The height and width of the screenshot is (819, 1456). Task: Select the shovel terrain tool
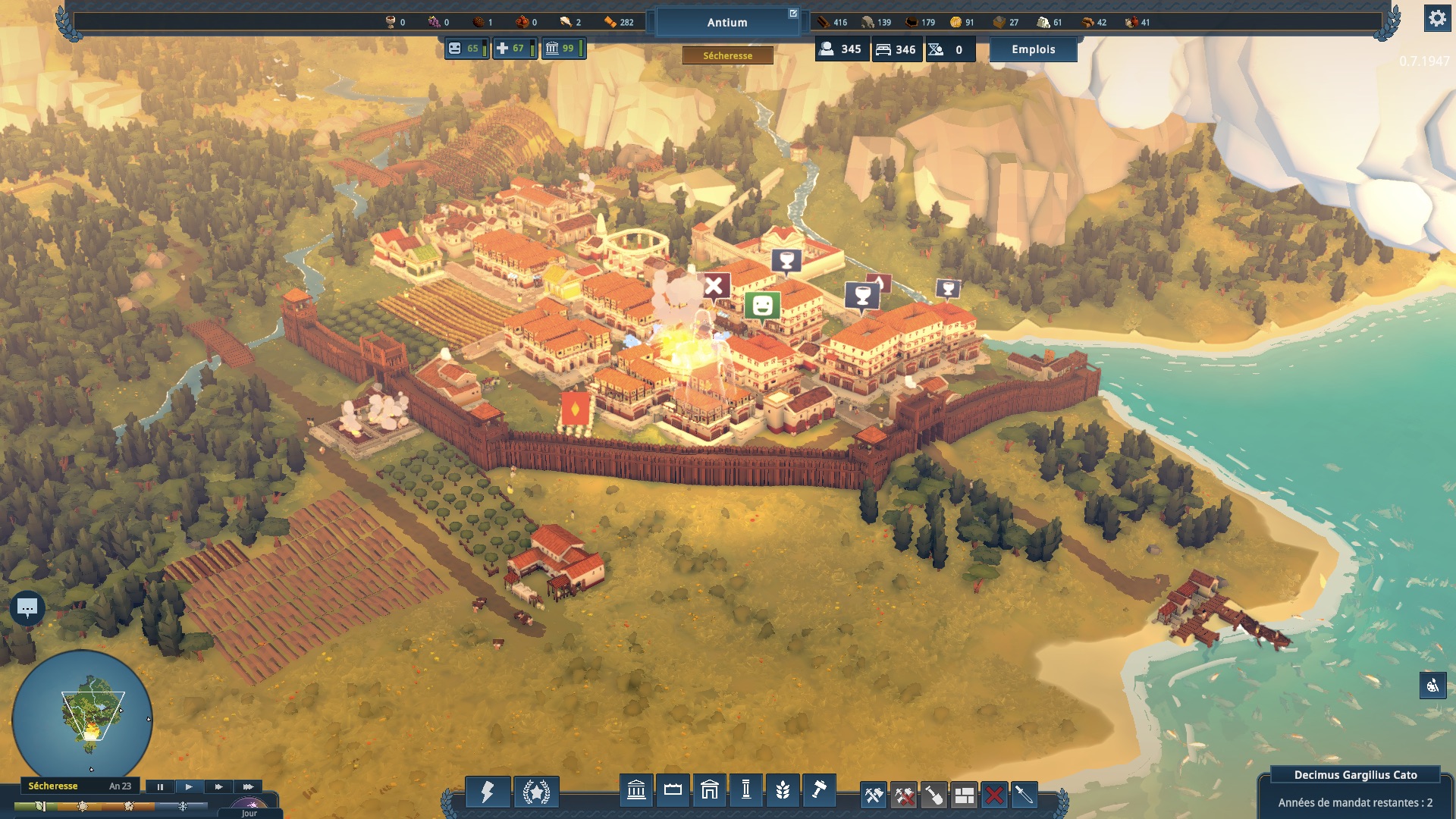point(934,795)
